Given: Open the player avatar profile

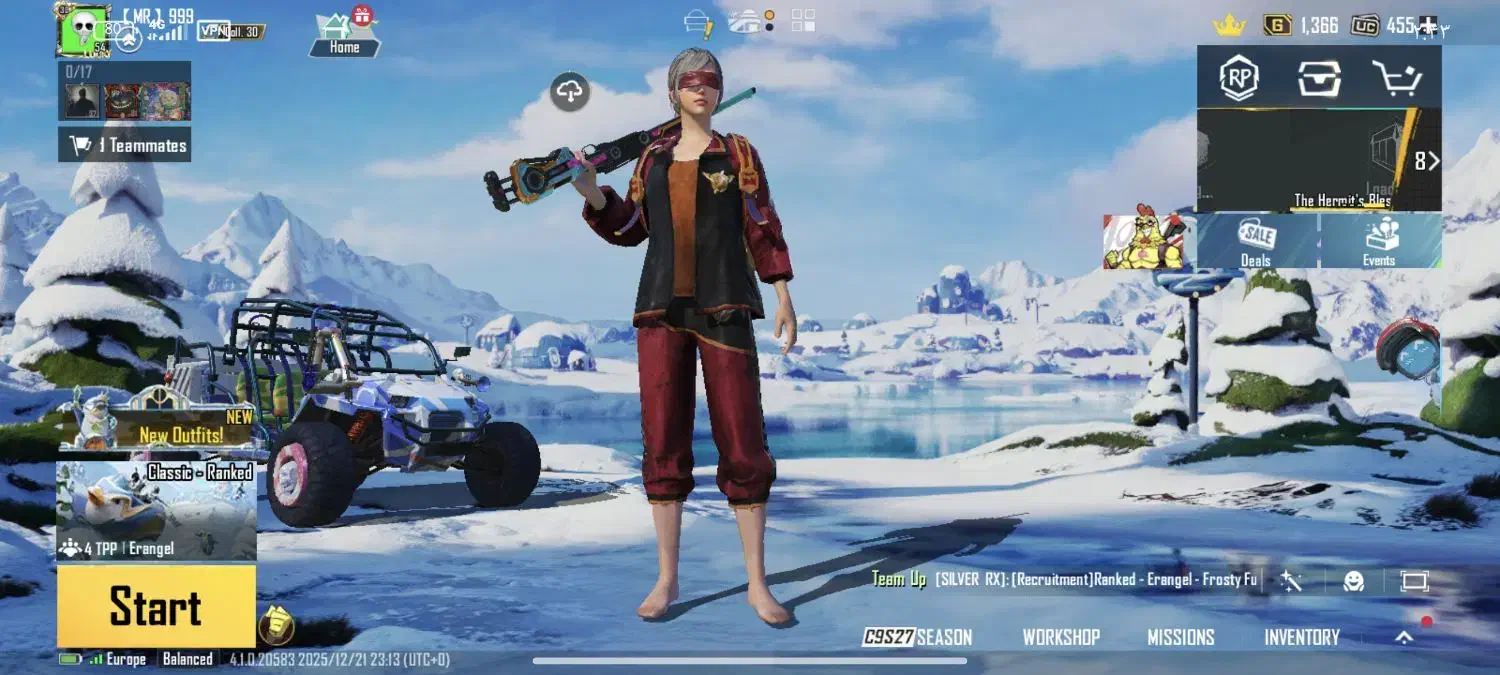Looking at the screenshot, I should [82, 29].
